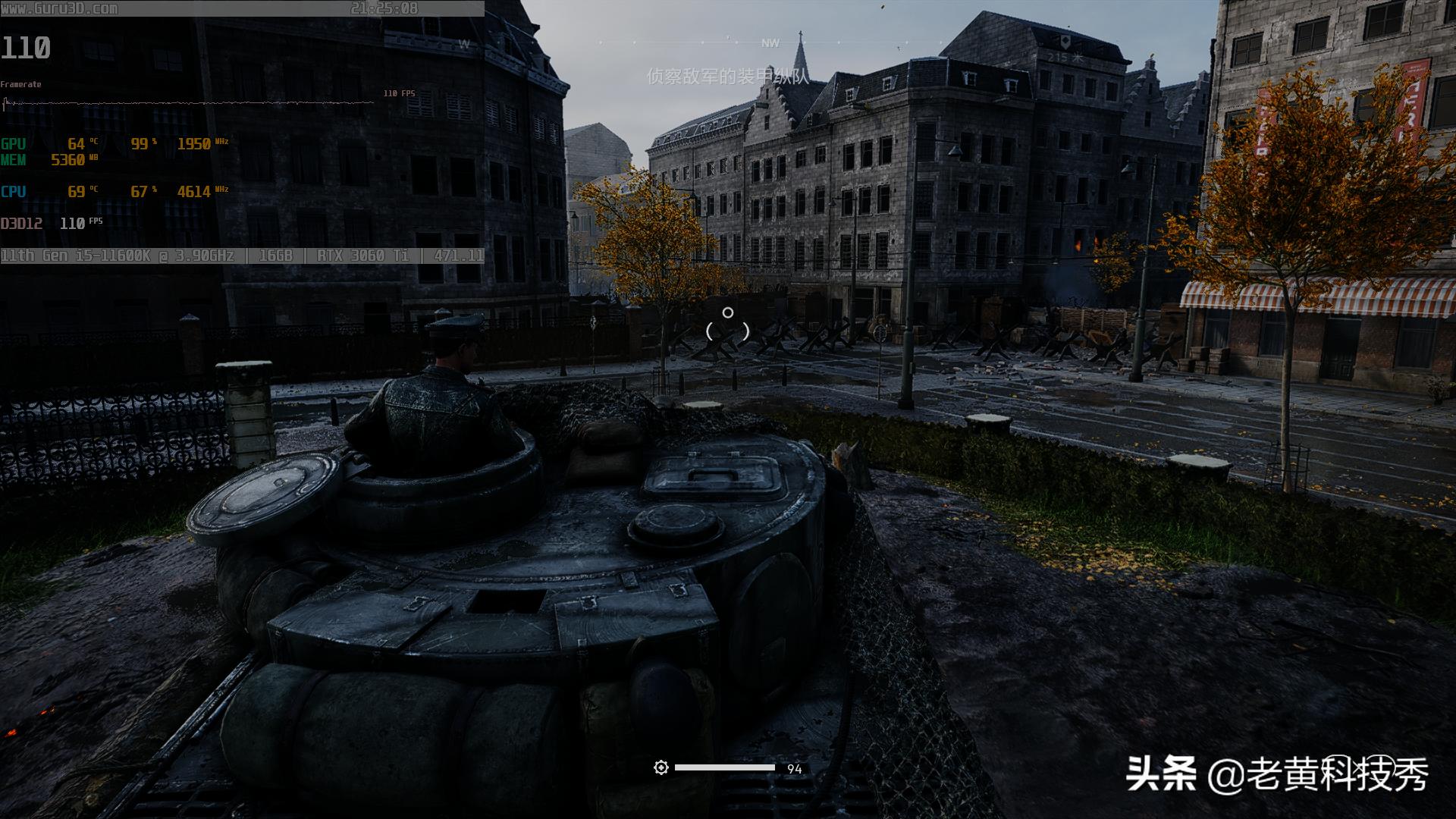Click the reconnaissance objective text tracker
This screenshot has width=1456, height=819.
click(x=728, y=76)
